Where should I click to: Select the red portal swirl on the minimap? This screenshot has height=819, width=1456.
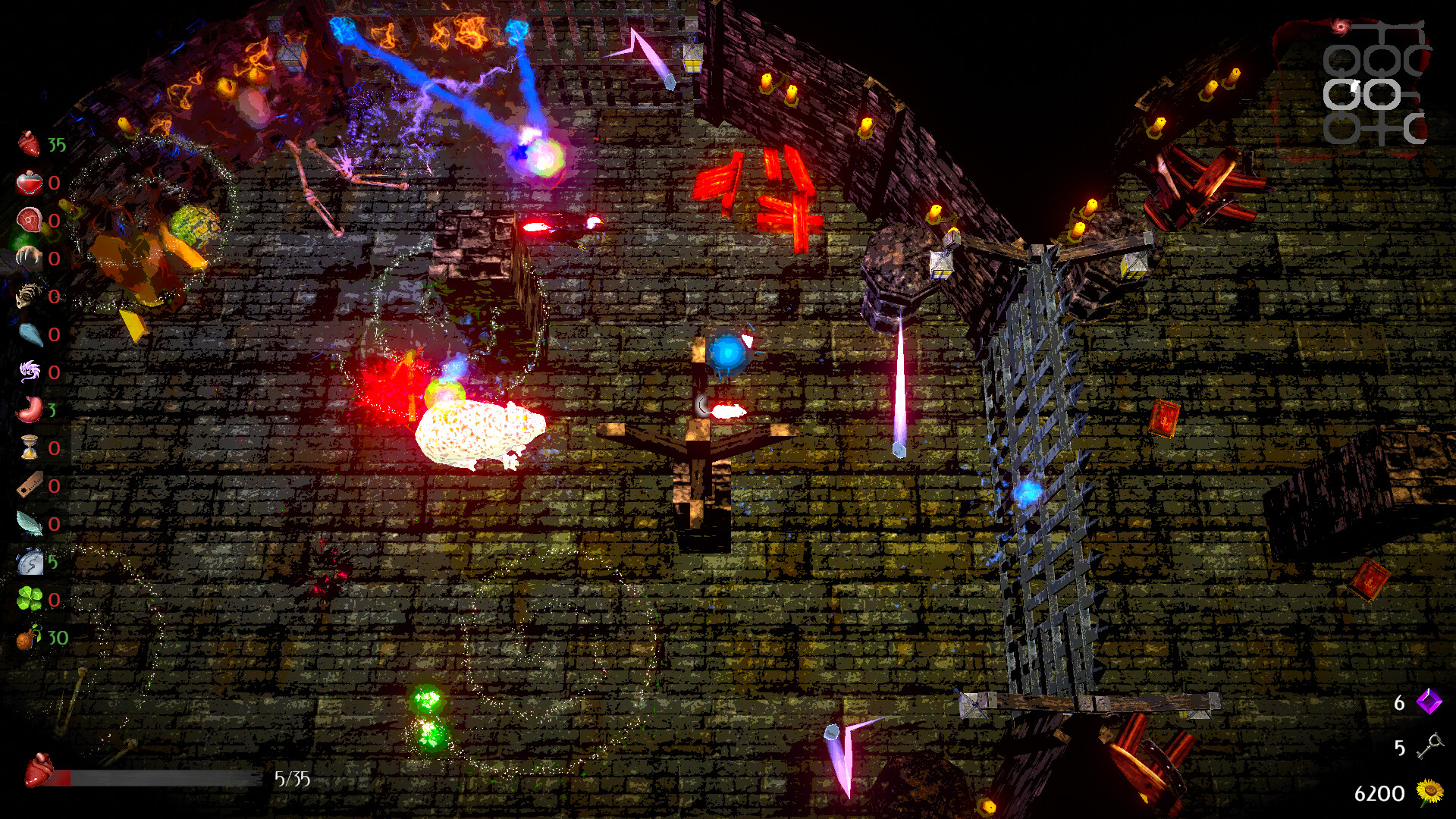[1341, 27]
